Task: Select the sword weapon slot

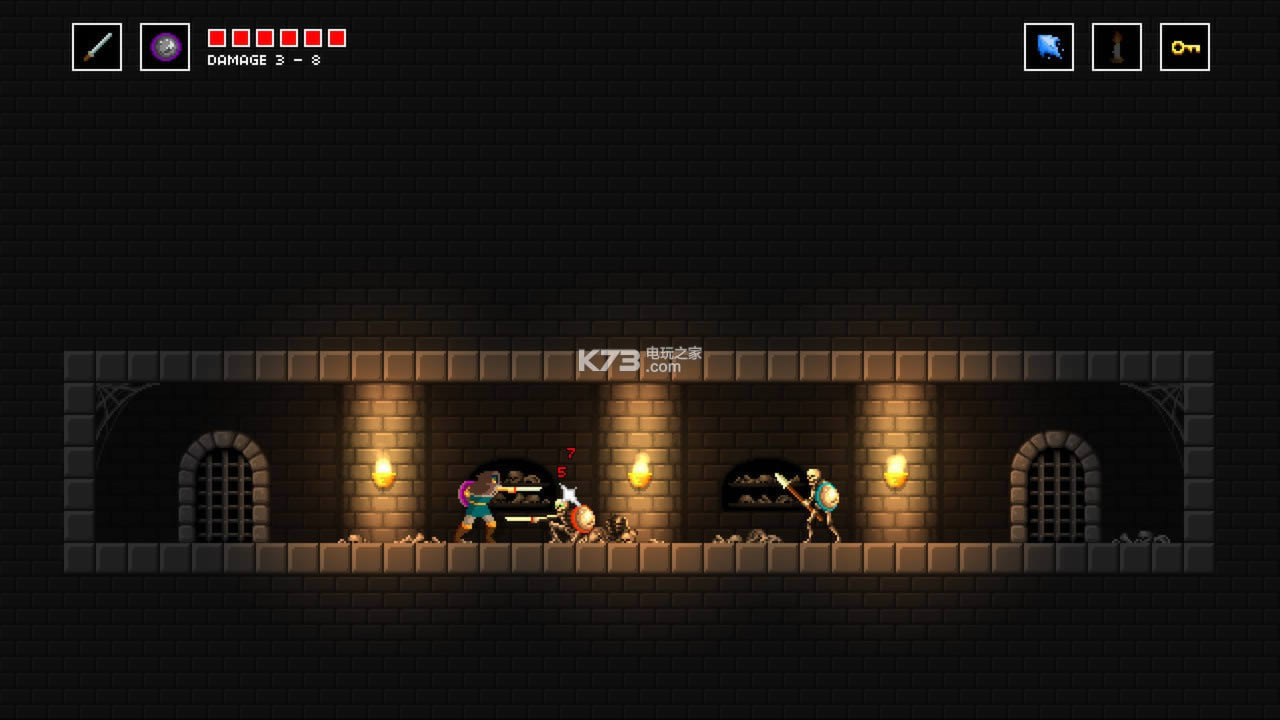Action: [x=97, y=47]
